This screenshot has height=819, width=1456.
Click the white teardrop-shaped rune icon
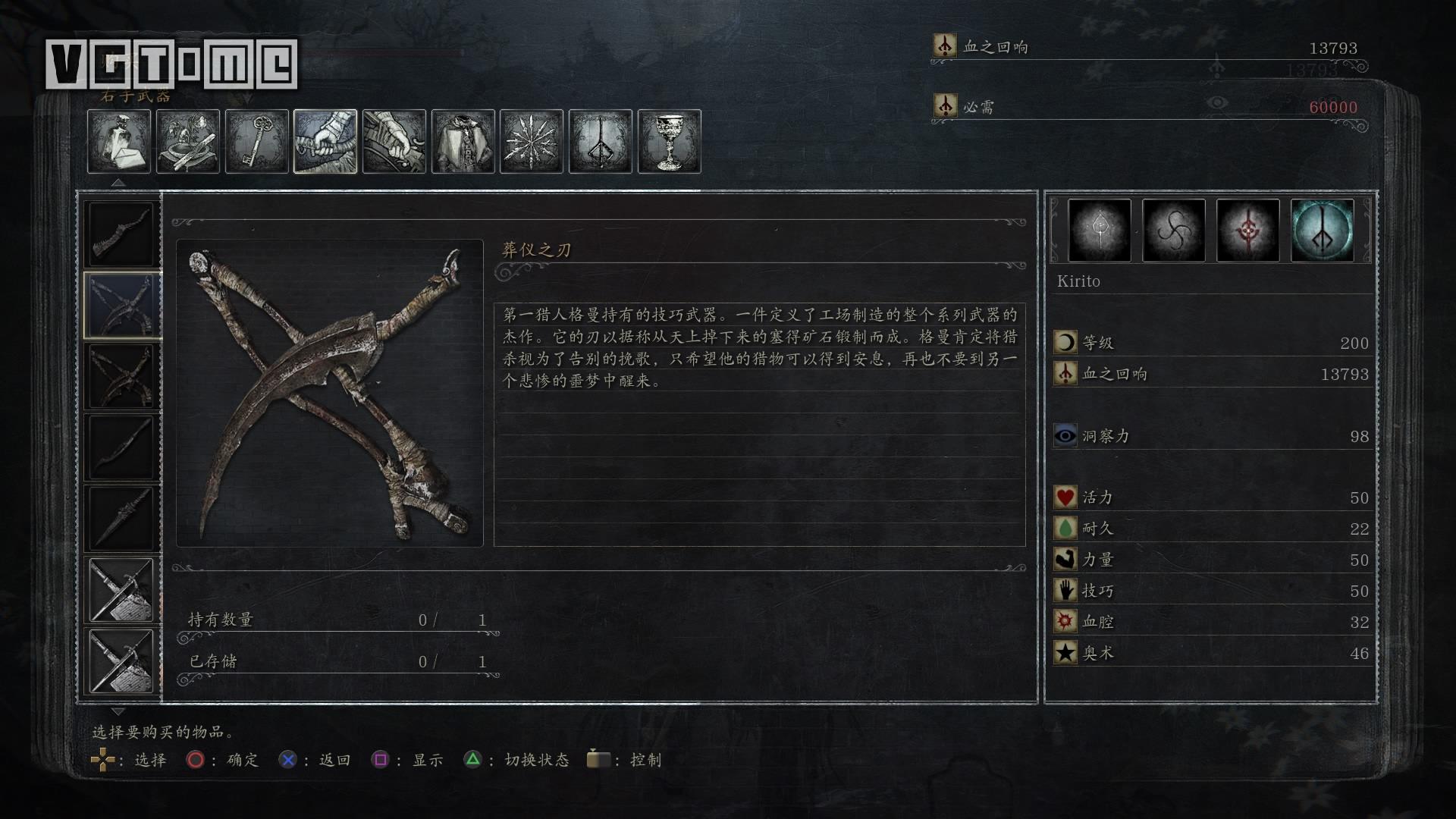(x=1100, y=231)
